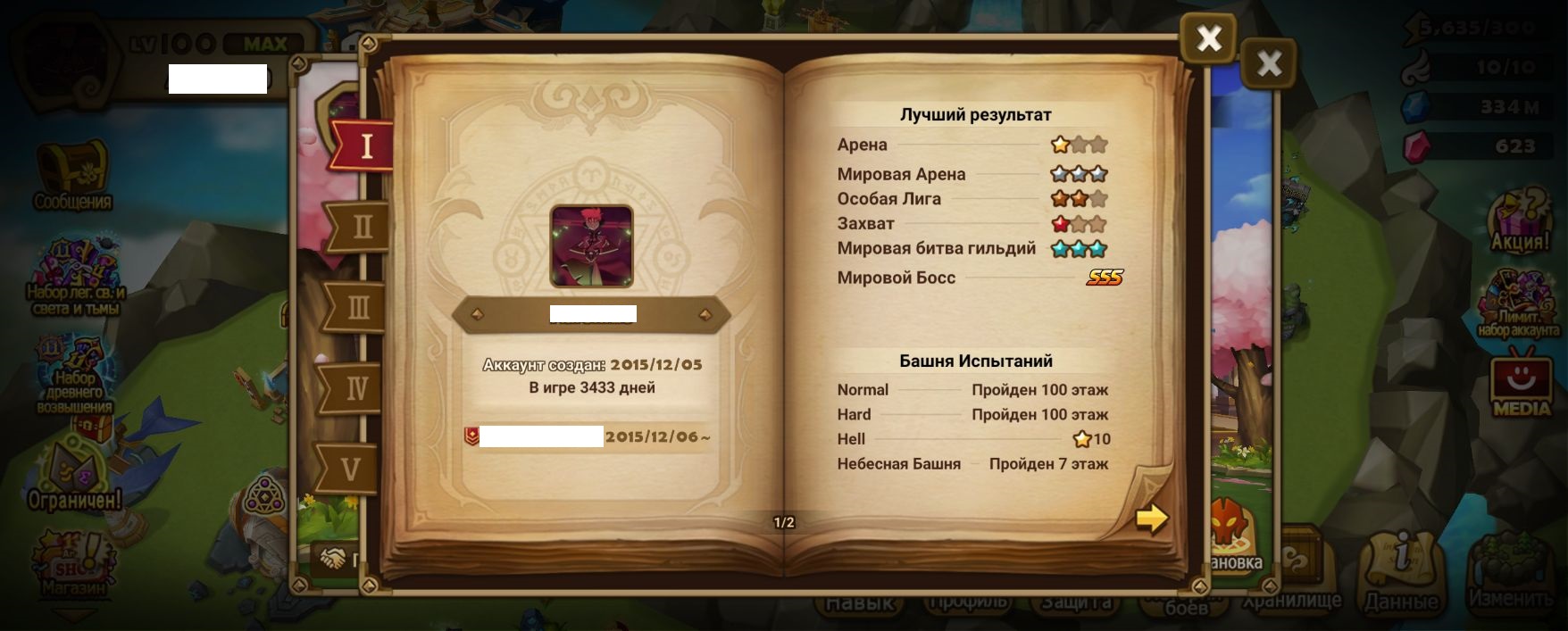The image size is (1568, 631).
Task: Open the Лимит. набор аккаунта offer
Action: point(1518,305)
